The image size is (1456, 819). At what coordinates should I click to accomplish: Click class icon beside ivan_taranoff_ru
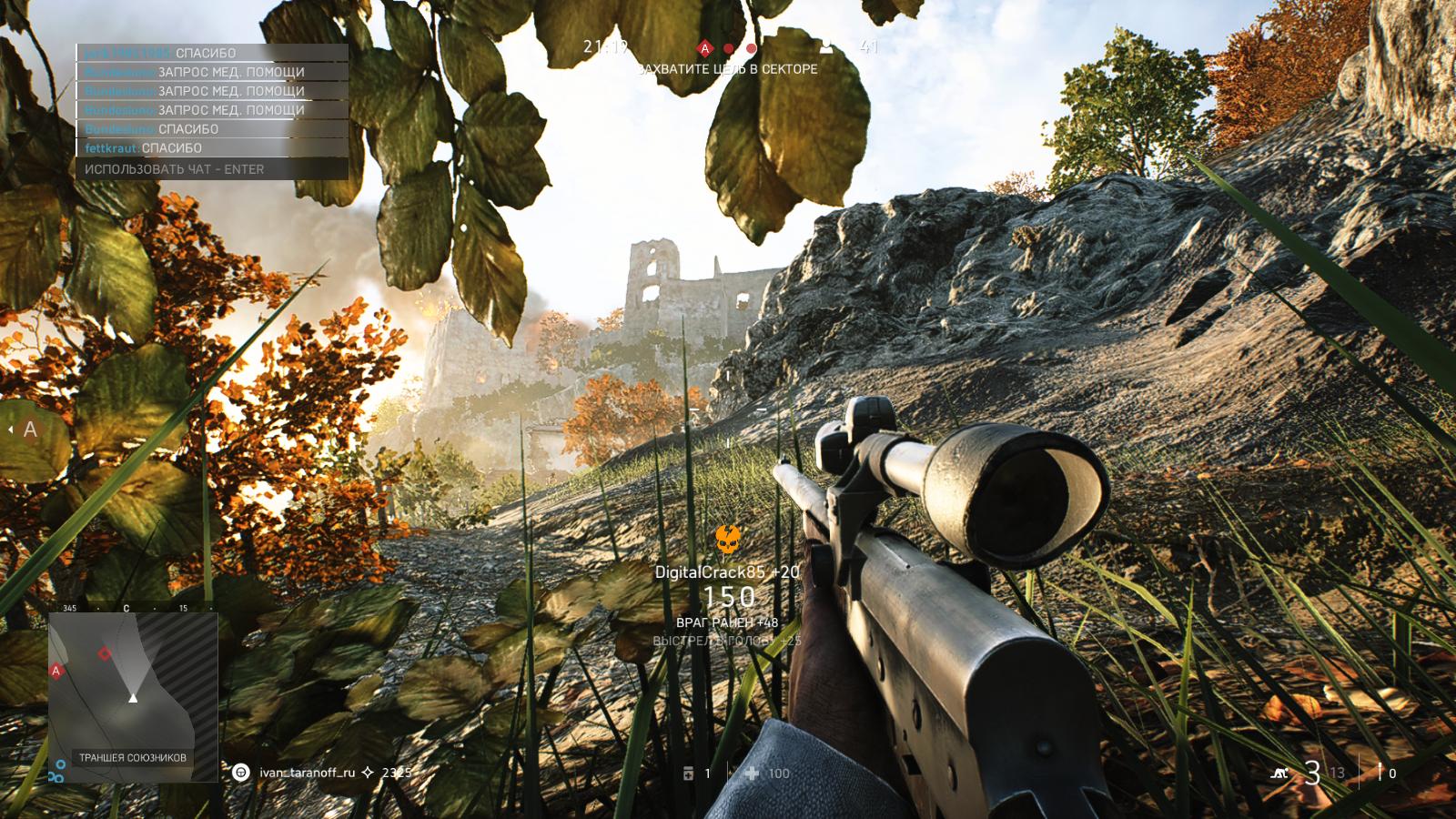[x=241, y=773]
